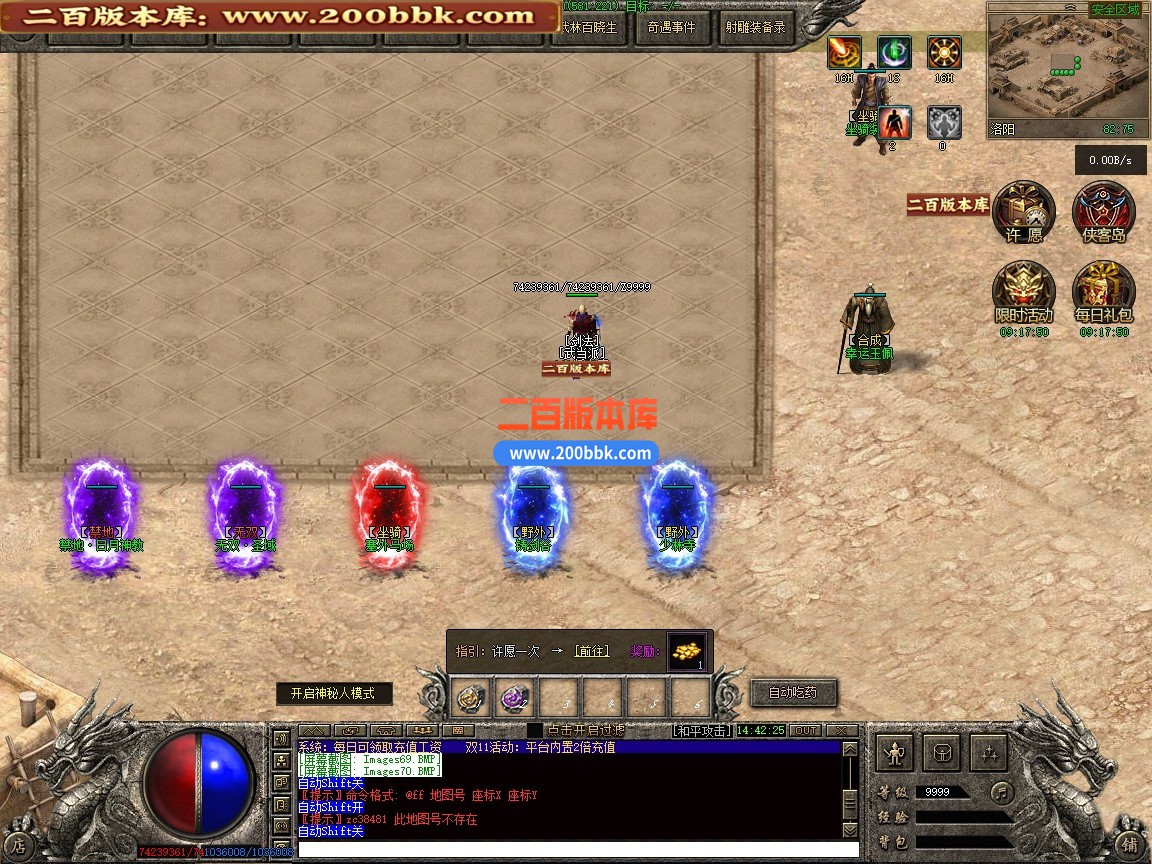
Task: Enable 开启神秘人模式 mystery mode
Action: pos(334,693)
